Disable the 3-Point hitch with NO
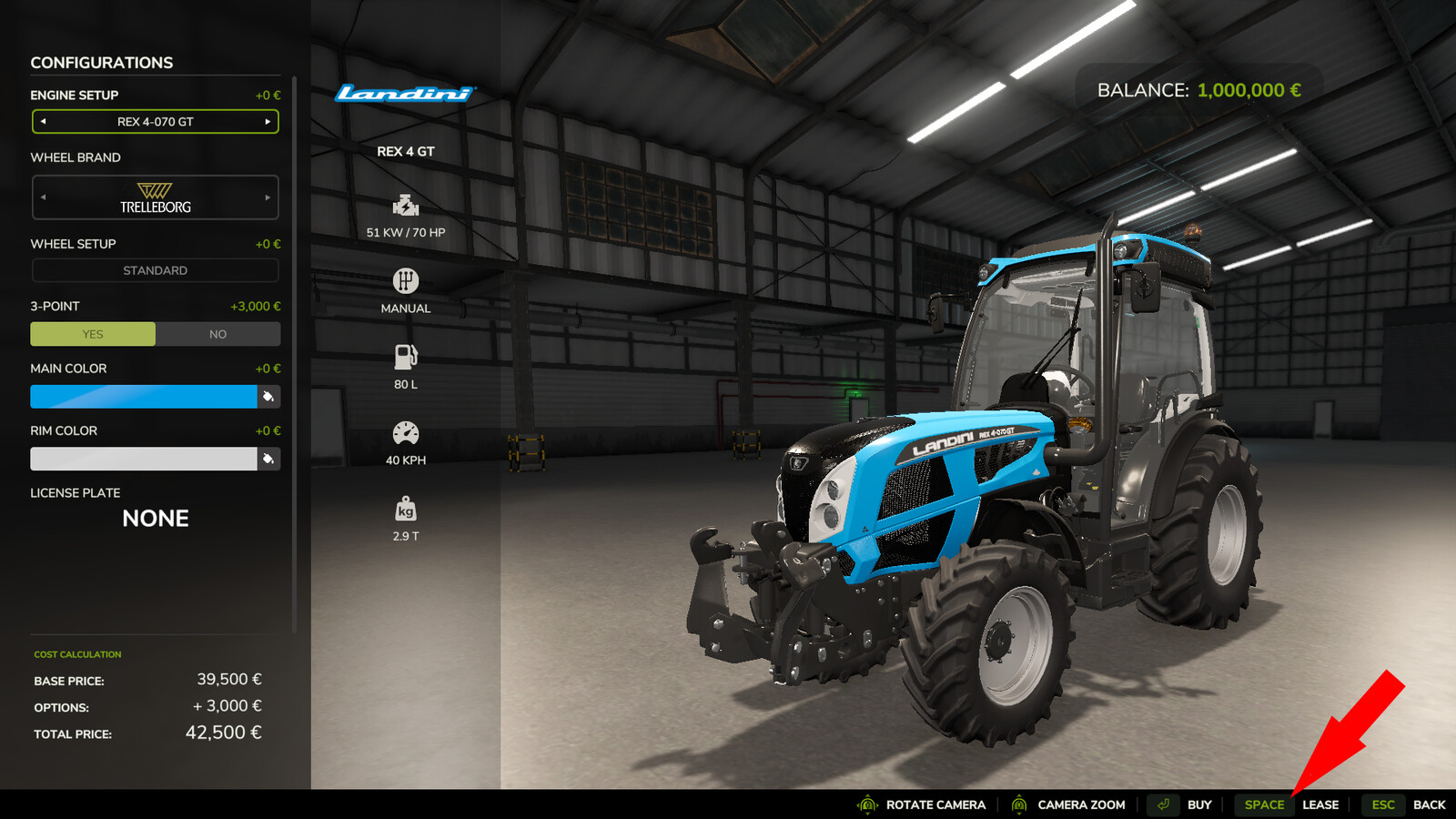Image resolution: width=1456 pixels, height=819 pixels. [x=217, y=334]
